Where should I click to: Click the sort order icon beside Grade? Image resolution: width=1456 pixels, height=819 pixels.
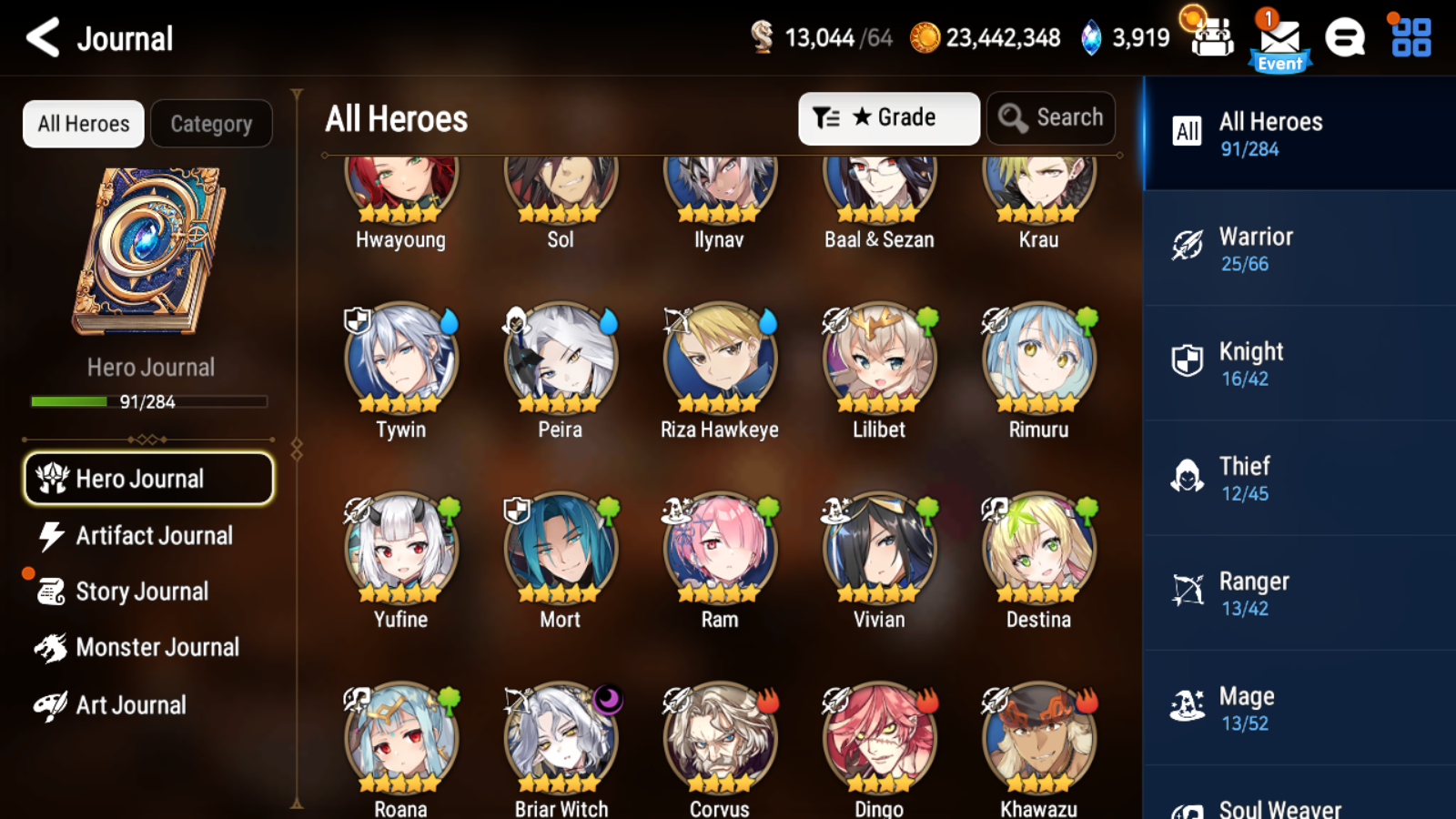pos(826,117)
